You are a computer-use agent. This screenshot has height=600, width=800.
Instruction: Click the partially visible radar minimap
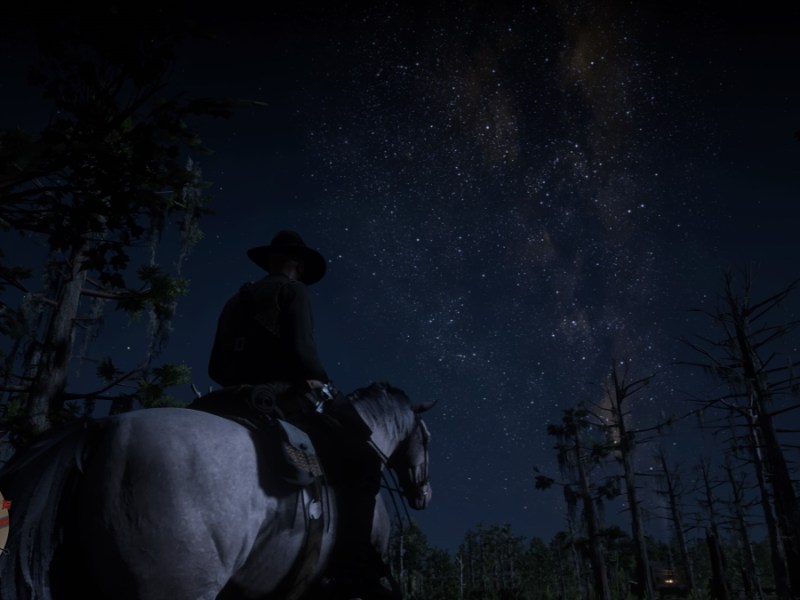tap(4, 523)
